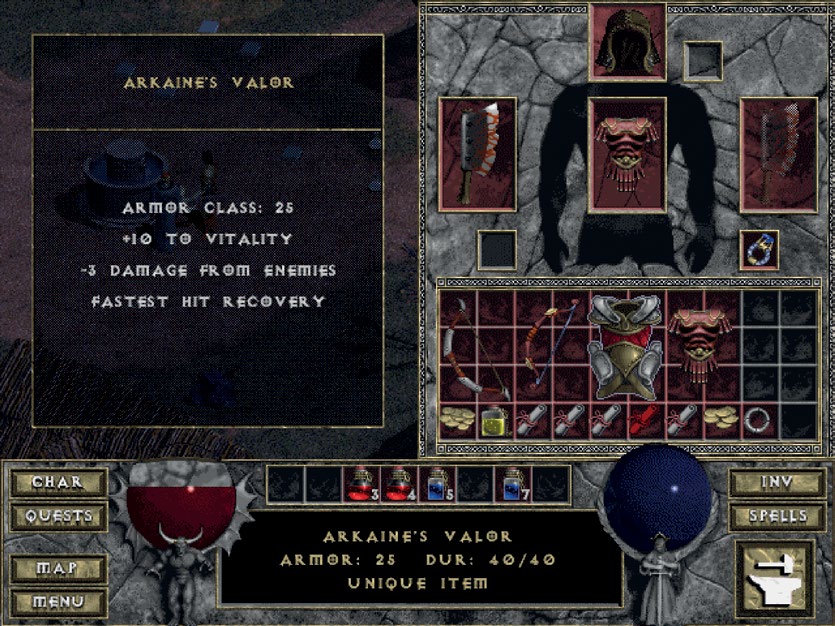Open the game MENU
835x626 pixels.
coord(58,602)
